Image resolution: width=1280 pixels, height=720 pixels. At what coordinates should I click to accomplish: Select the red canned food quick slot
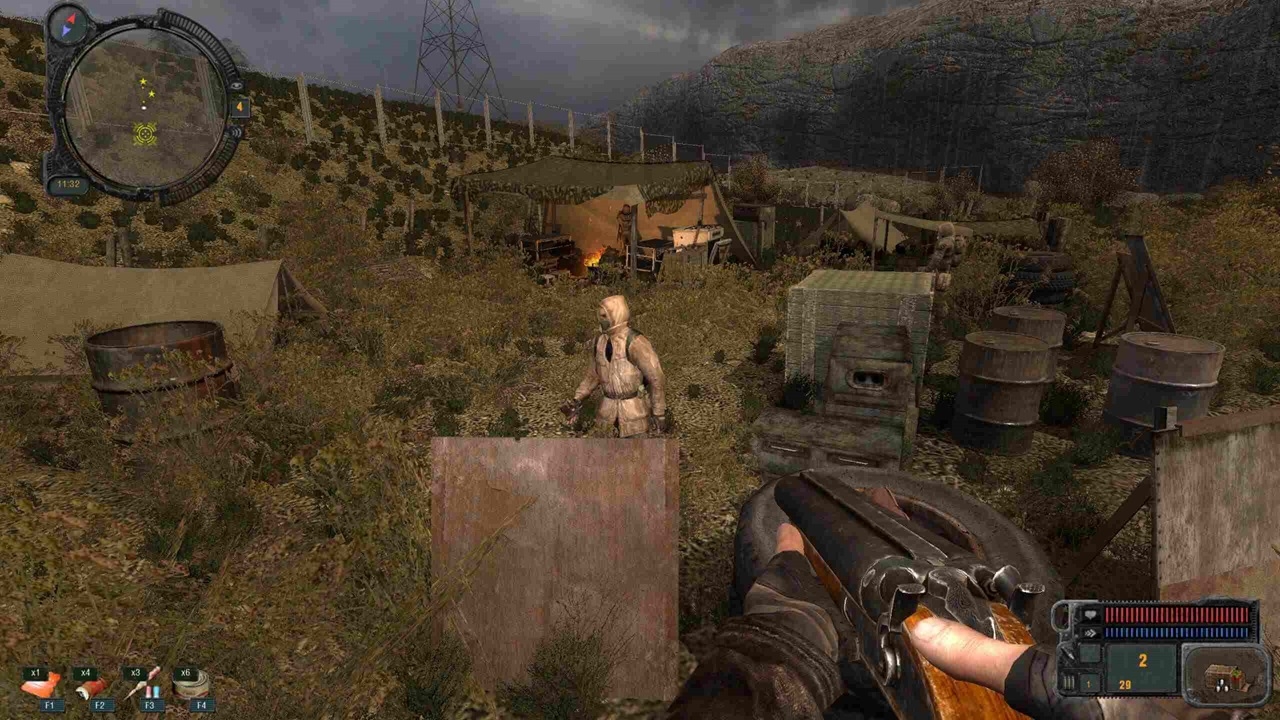[92, 686]
